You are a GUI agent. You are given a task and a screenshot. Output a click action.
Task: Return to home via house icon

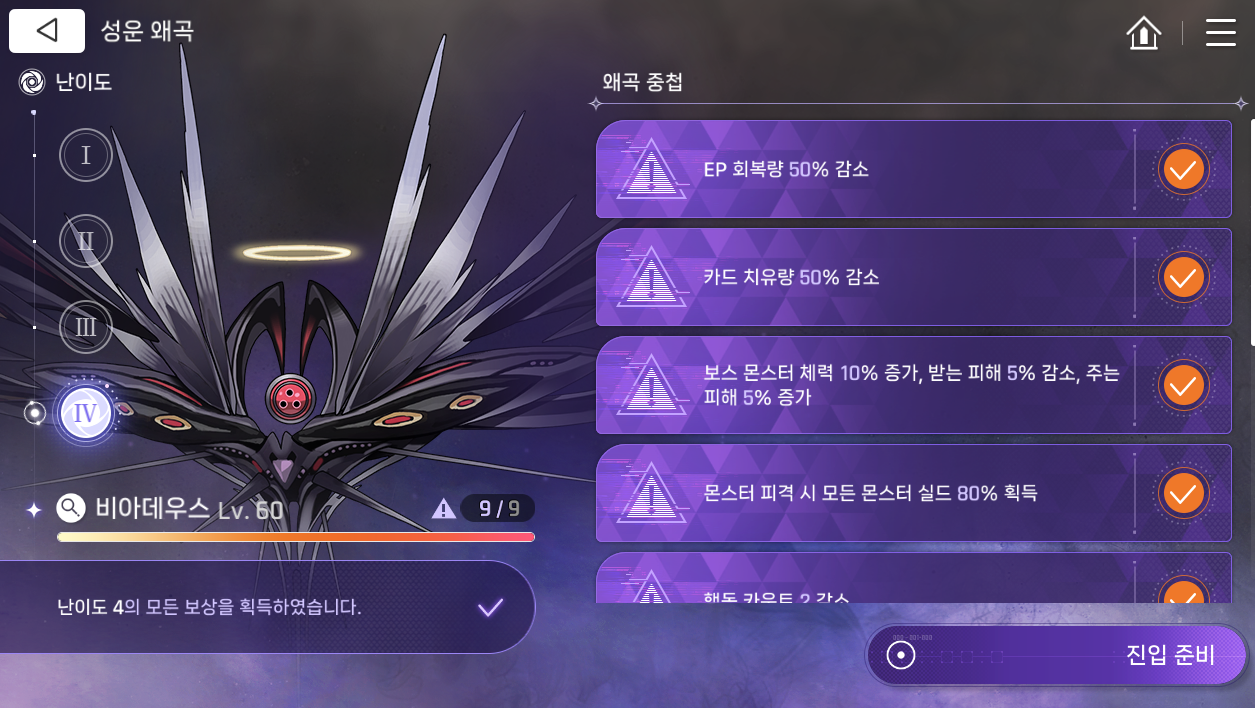1143,33
